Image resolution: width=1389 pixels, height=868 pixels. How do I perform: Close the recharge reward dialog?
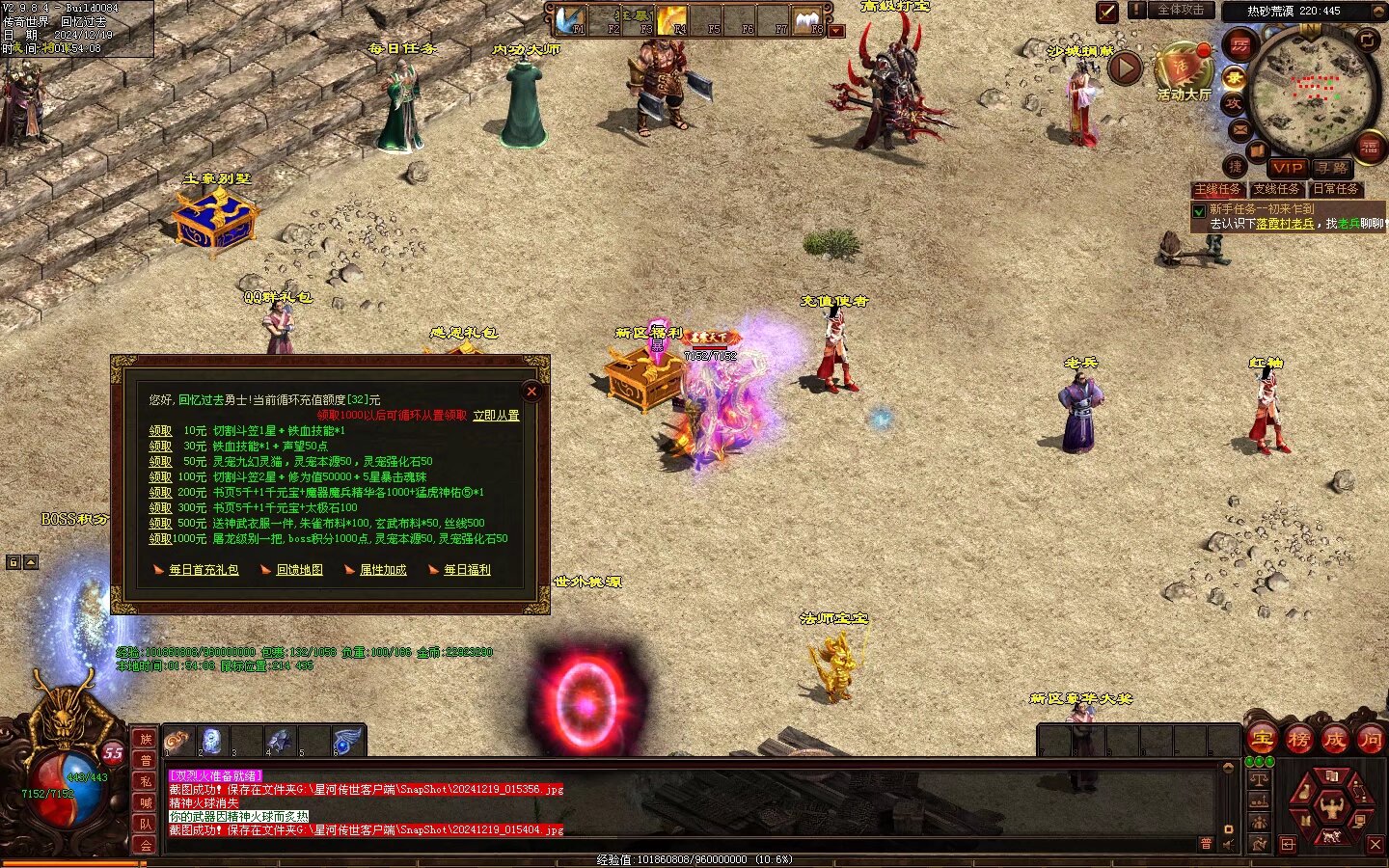pos(531,392)
